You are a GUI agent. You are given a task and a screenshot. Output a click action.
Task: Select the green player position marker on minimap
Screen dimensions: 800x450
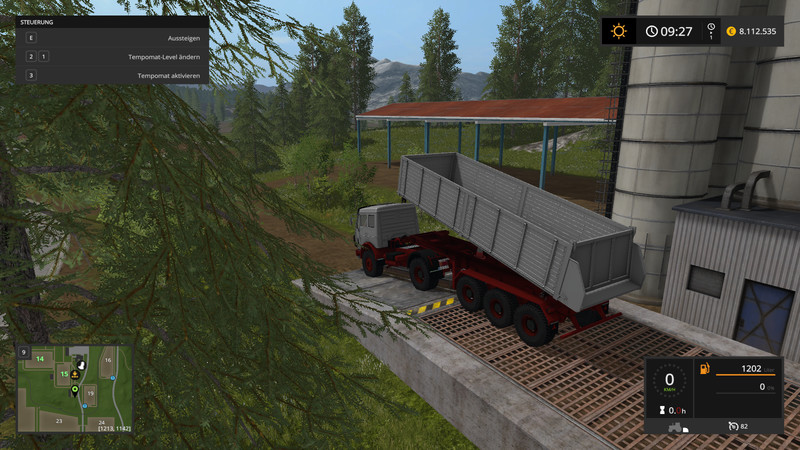(x=74, y=389)
